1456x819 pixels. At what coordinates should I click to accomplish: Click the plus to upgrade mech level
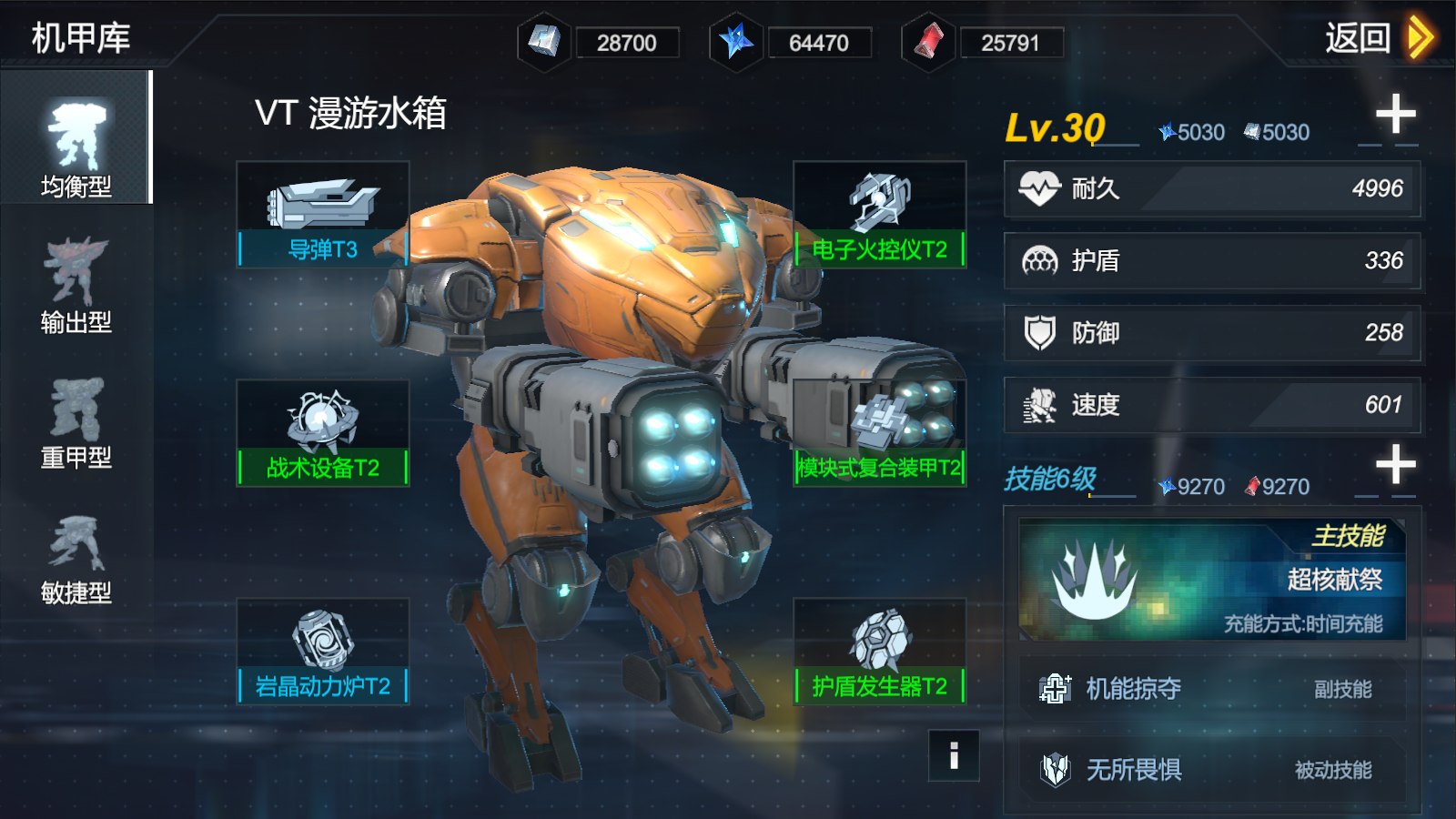coord(1394,114)
